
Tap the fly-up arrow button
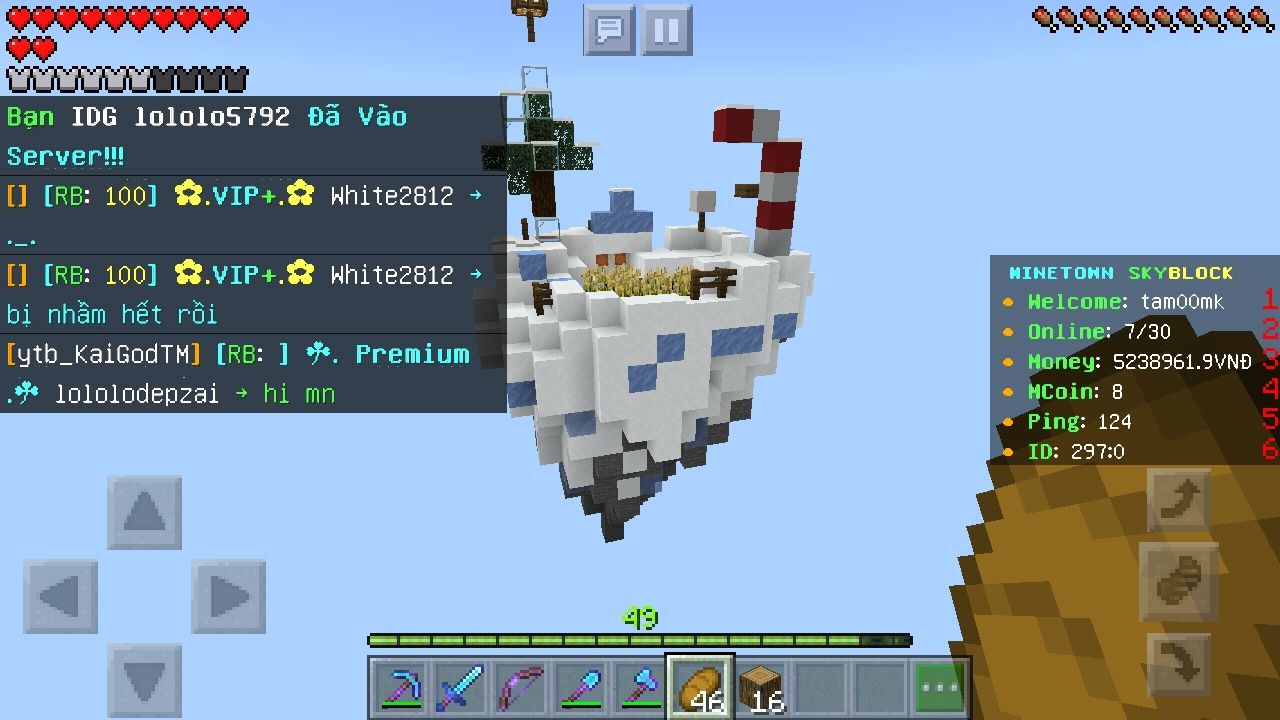click(x=1181, y=499)
